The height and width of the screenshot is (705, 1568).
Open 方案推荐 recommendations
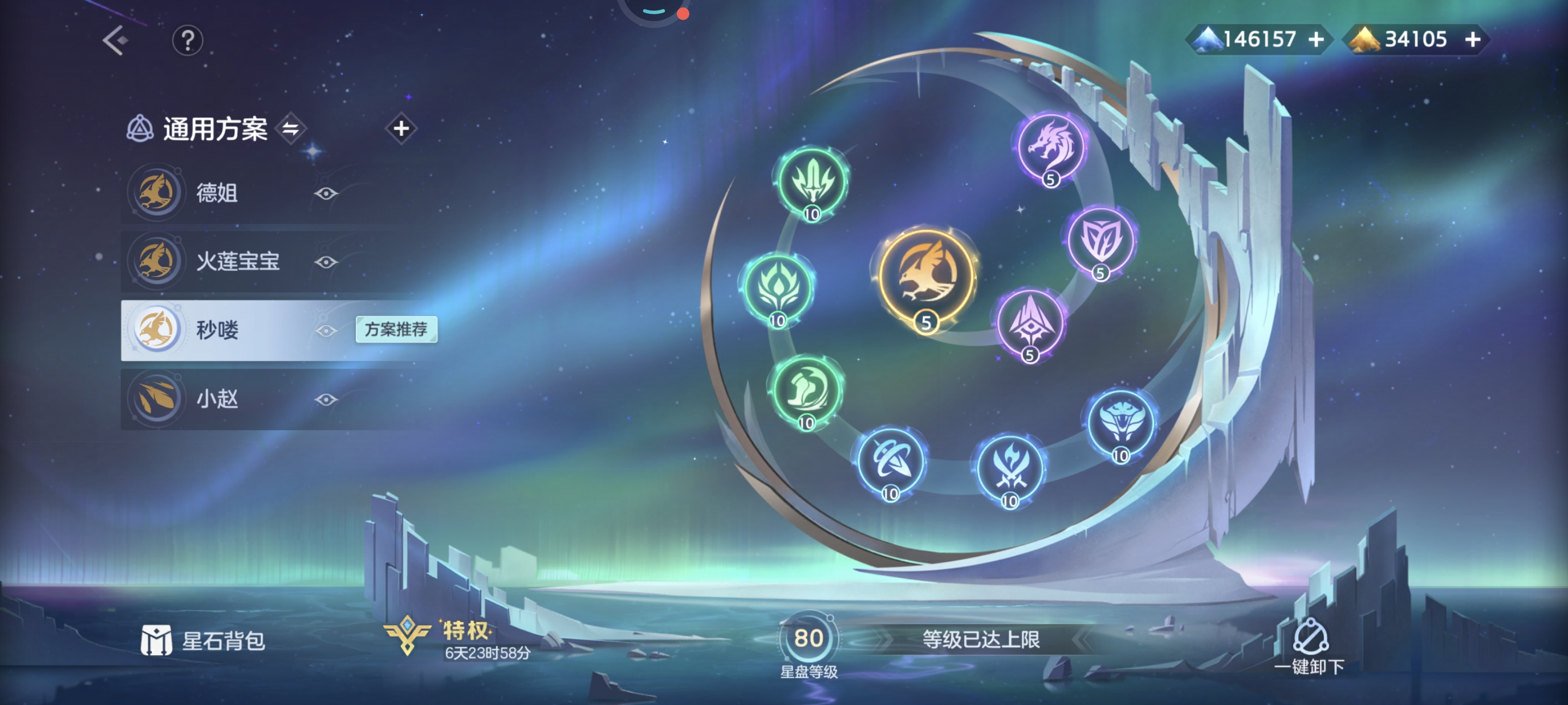pyautogui.click(x=396, y=329)
